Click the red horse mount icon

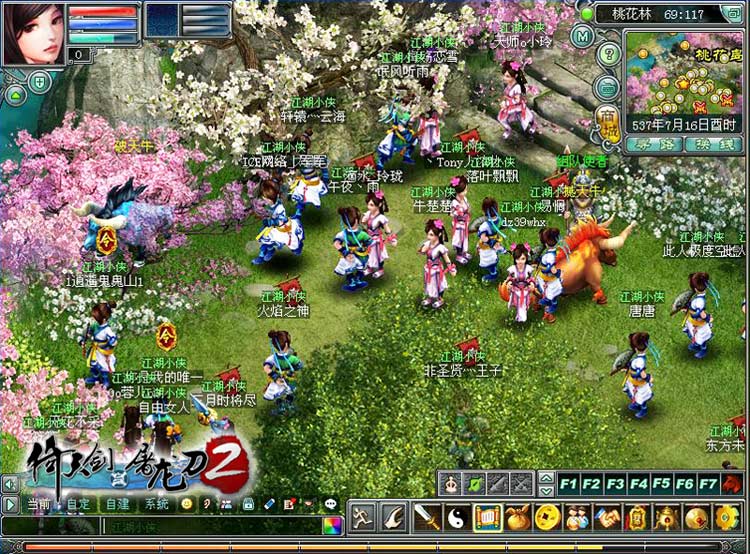(x=734, y=484)
